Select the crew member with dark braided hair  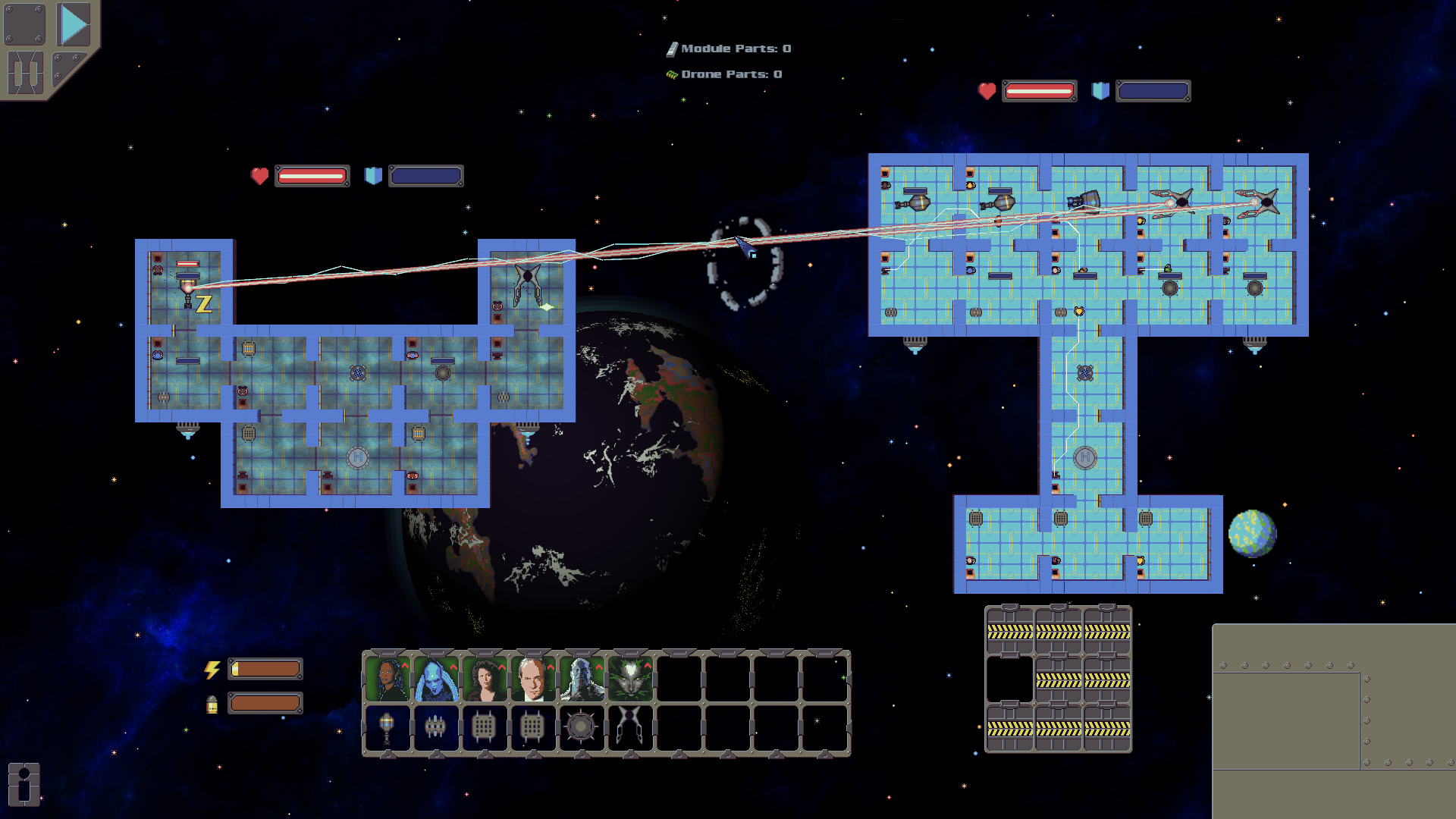coord(388,678)
